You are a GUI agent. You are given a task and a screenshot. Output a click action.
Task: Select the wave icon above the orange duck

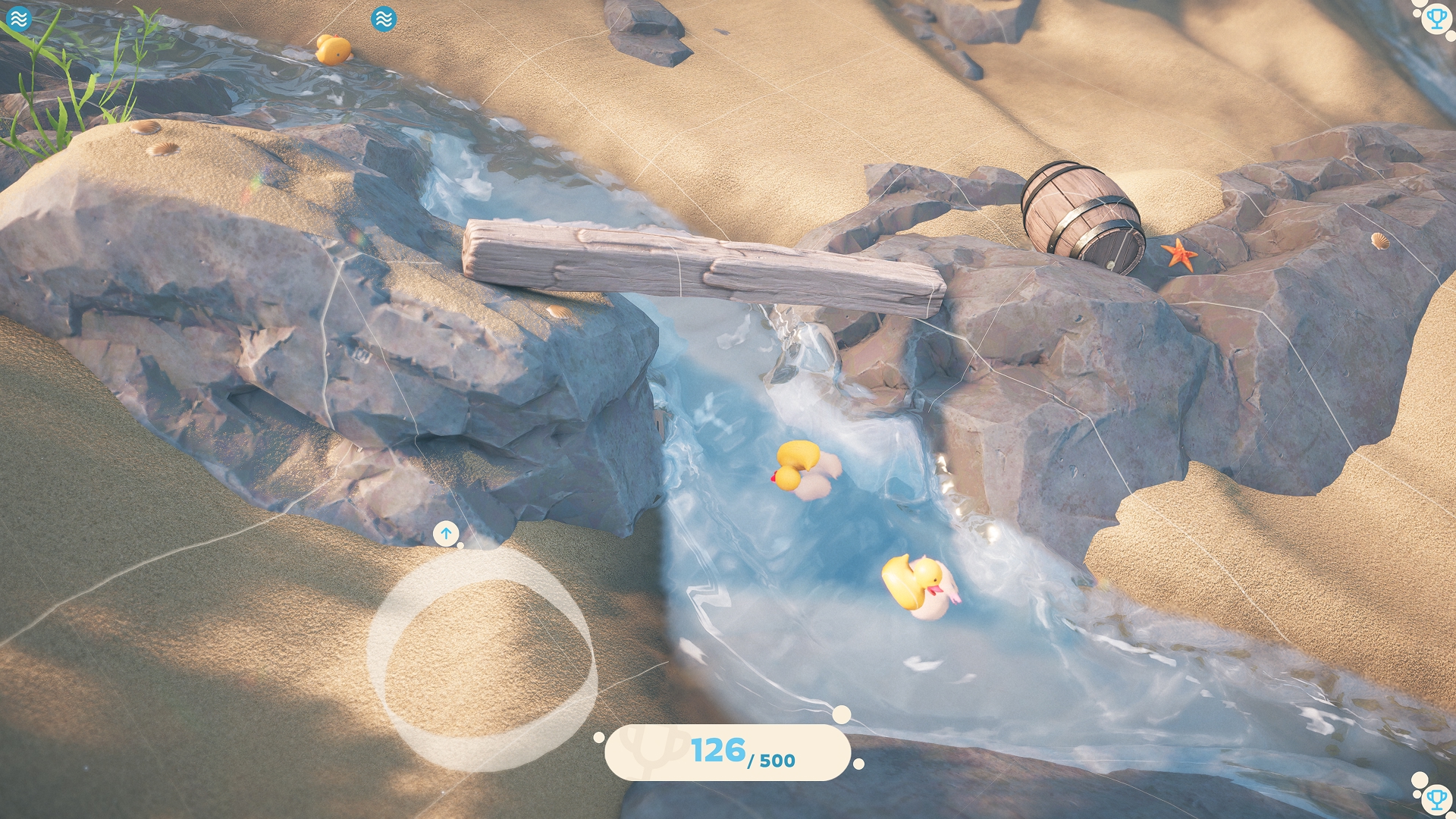384,19
